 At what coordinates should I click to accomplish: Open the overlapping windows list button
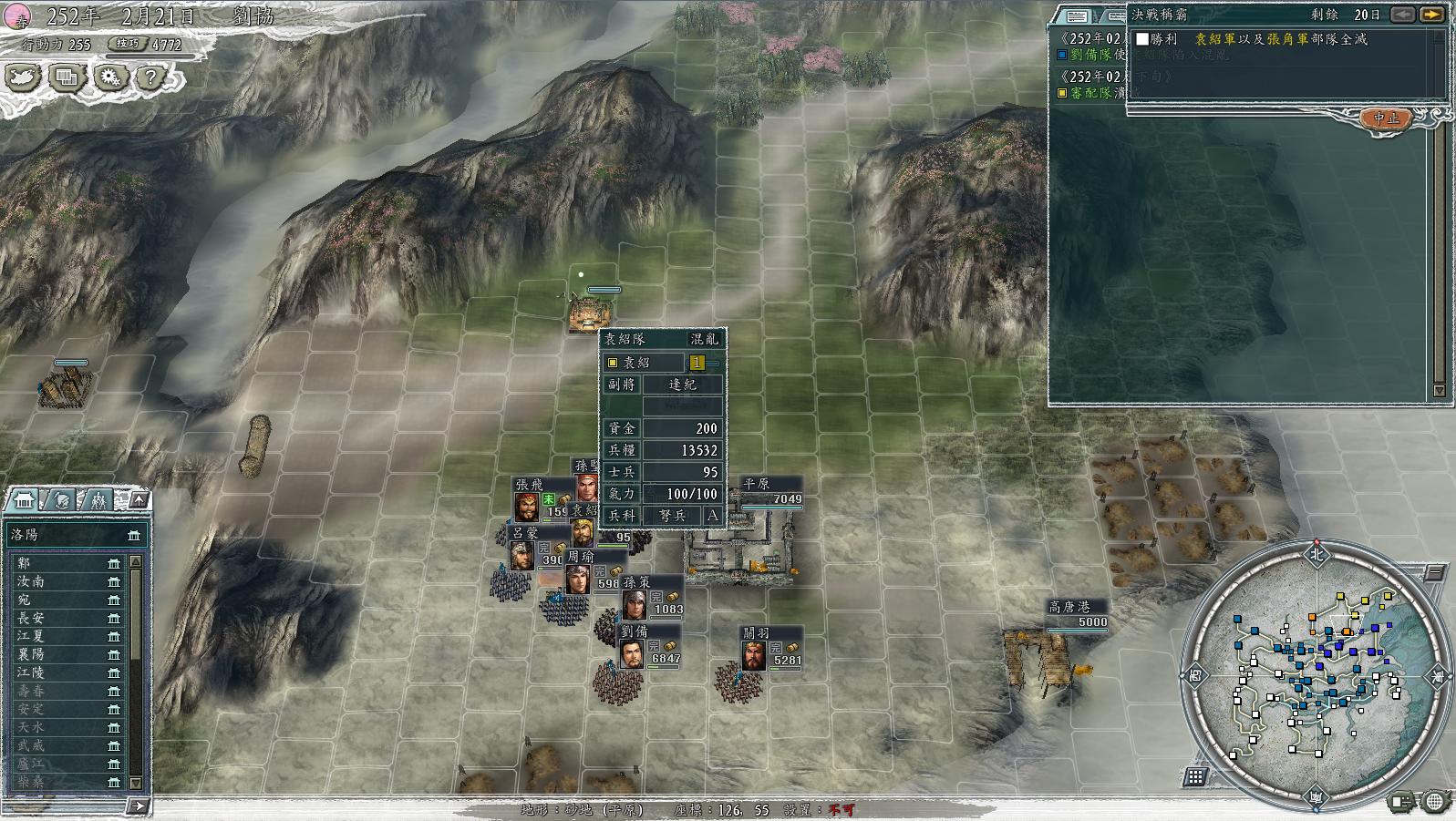click(x=67, y=77)
